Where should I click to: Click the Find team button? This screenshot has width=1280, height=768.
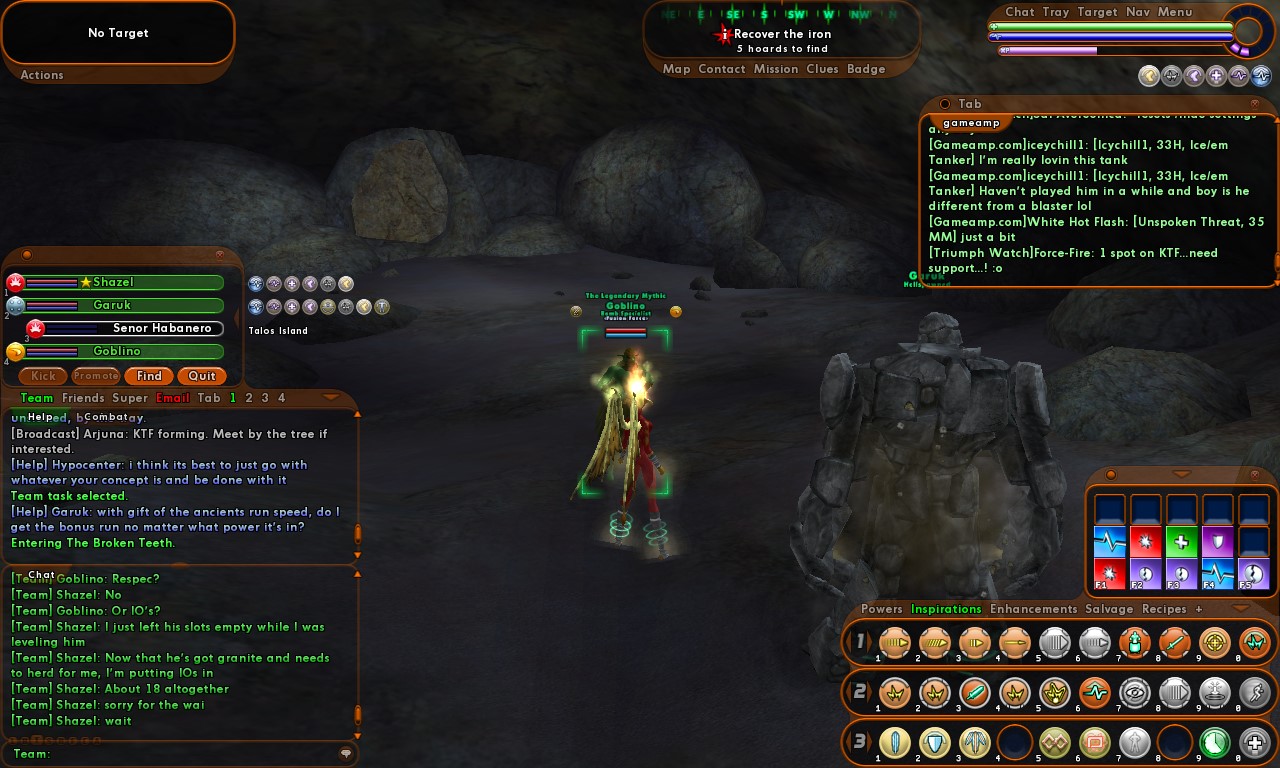pyautogui.click(x=149, y=376)
